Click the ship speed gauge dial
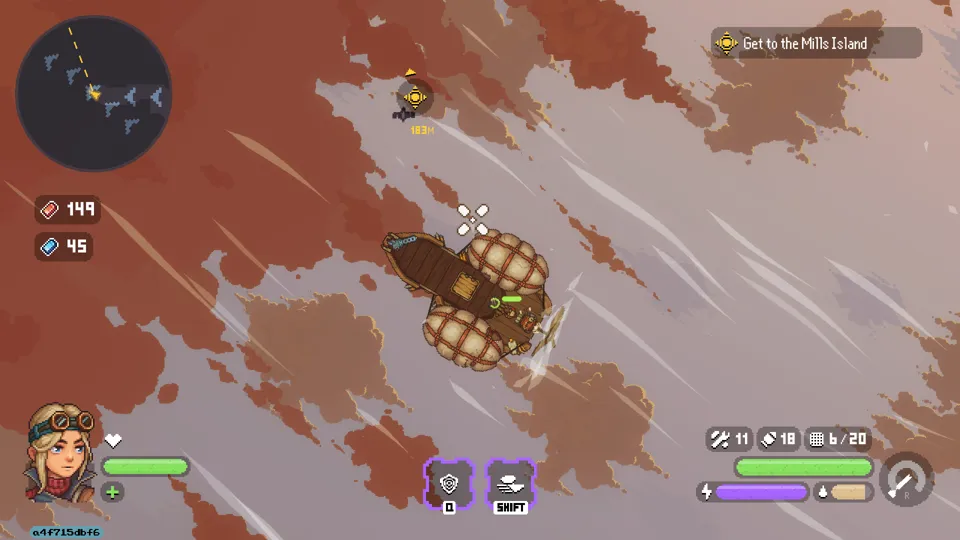 (x=906, y=478)
